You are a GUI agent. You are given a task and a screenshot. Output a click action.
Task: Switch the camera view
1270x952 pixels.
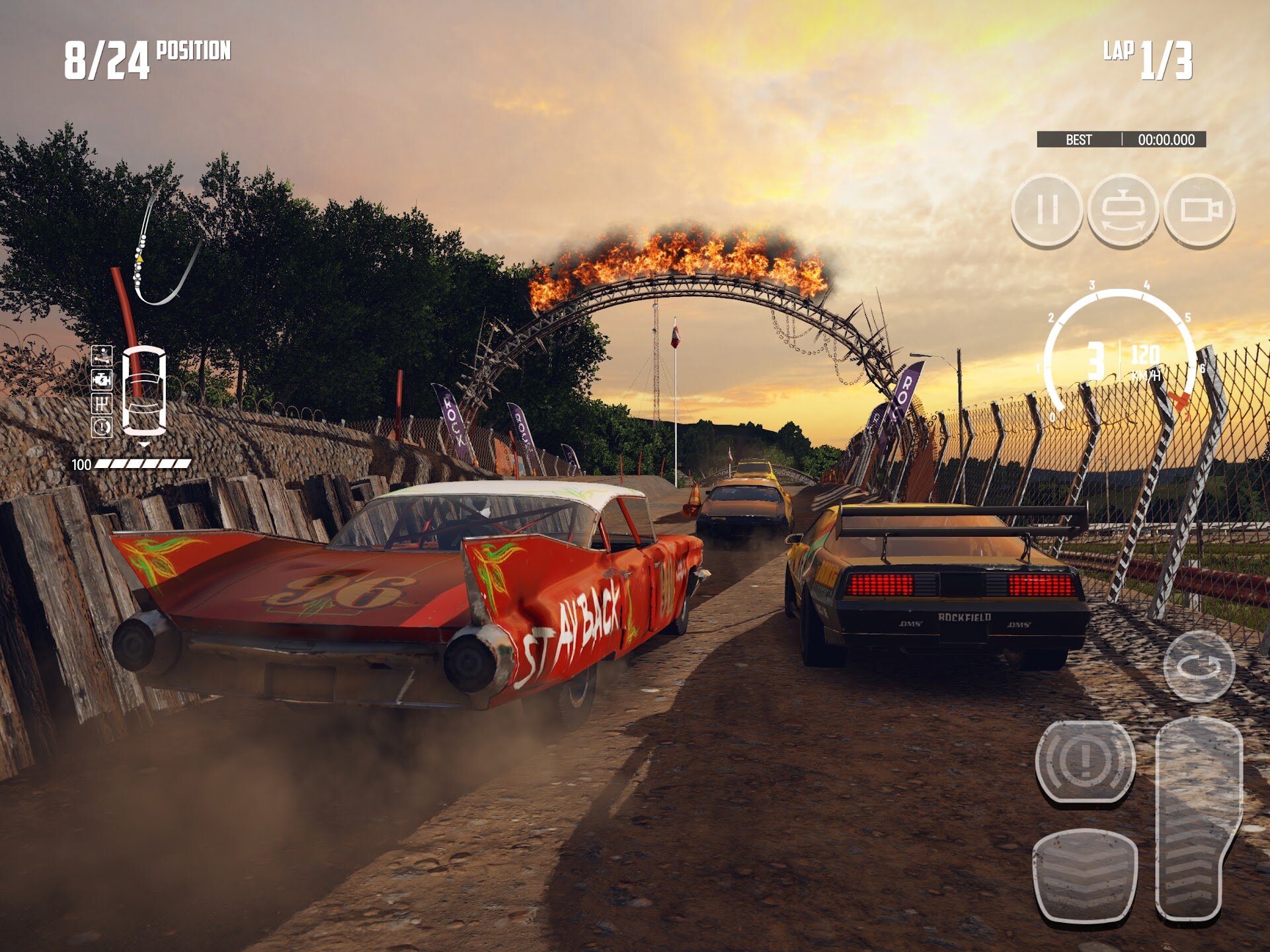(x=1199, y=210)
